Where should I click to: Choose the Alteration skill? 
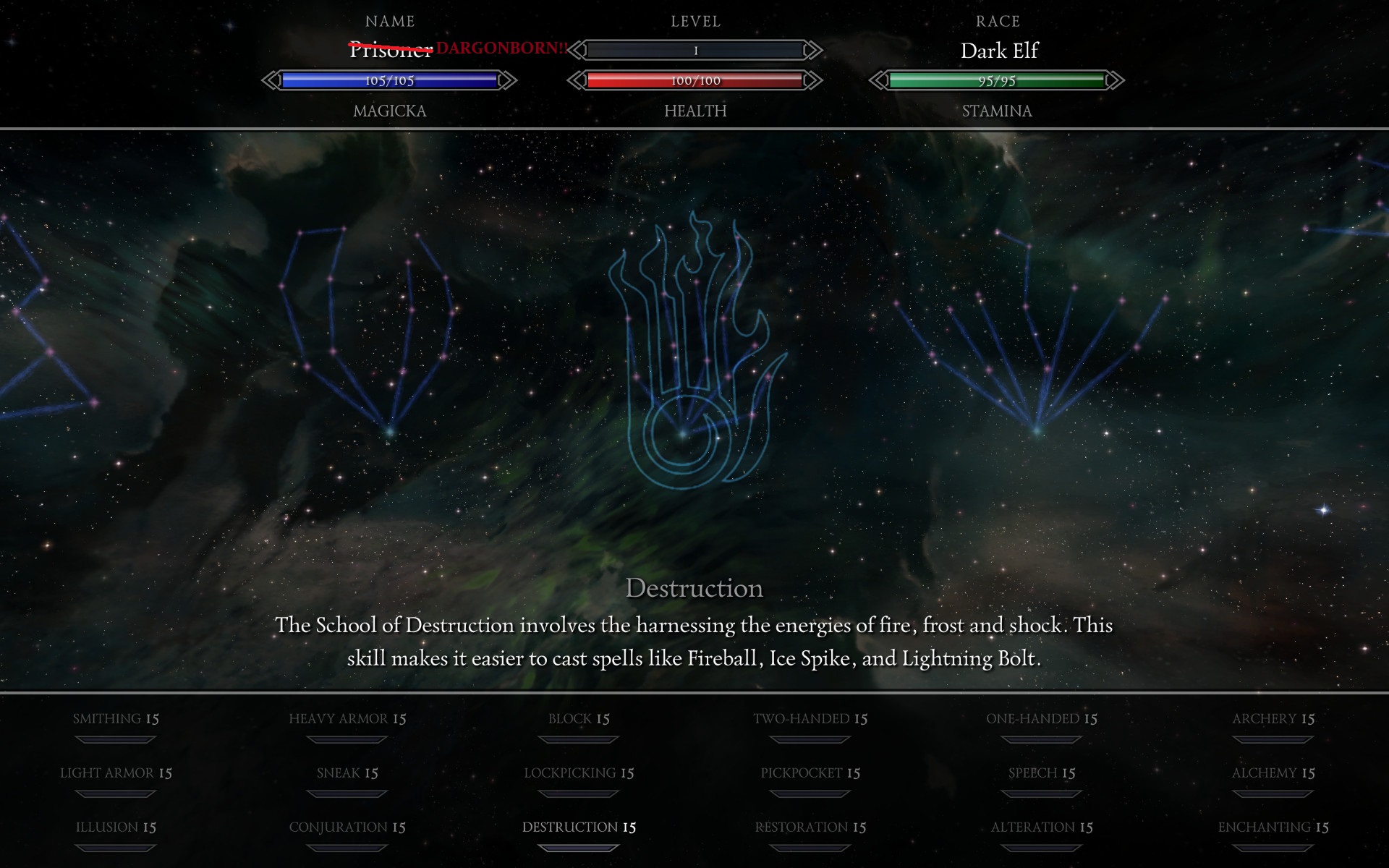point(1042,827)
